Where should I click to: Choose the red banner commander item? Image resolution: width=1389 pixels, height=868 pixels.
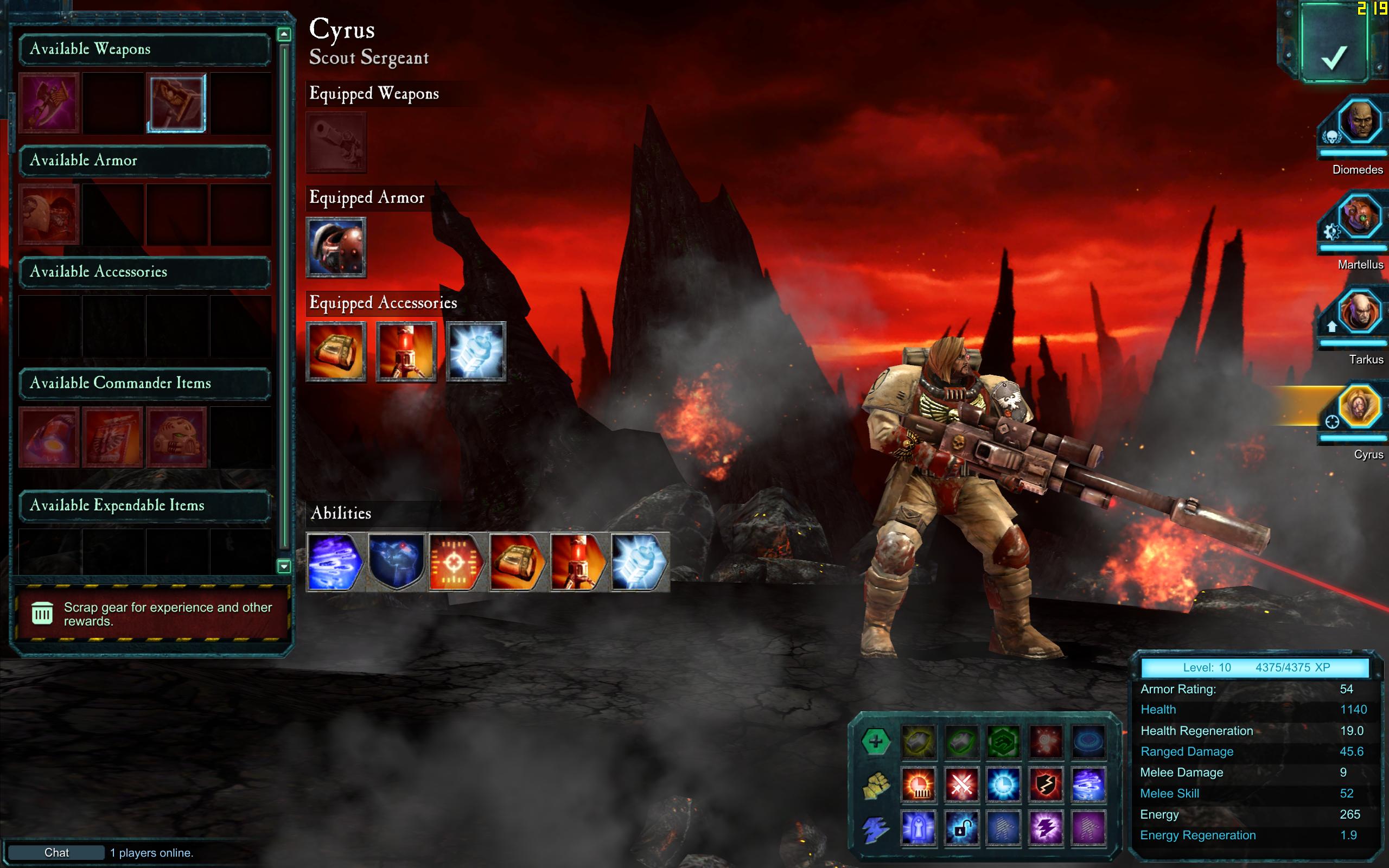point(112,437)
